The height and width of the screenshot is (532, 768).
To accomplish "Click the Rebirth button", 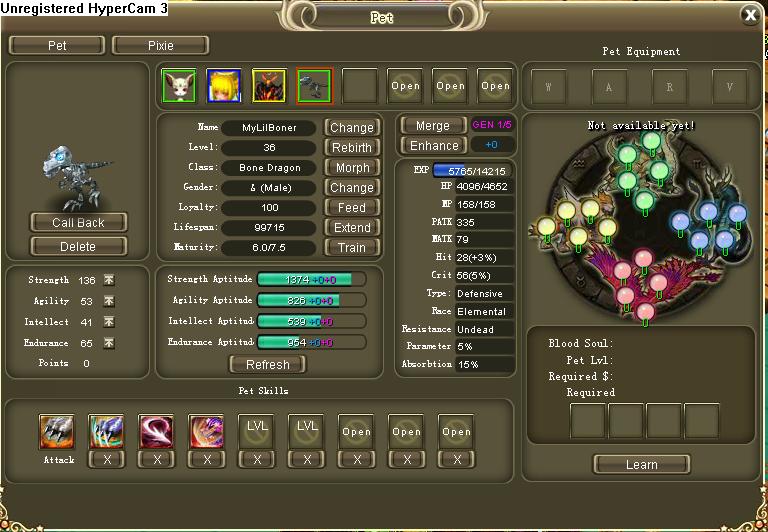I will (352, 148).
